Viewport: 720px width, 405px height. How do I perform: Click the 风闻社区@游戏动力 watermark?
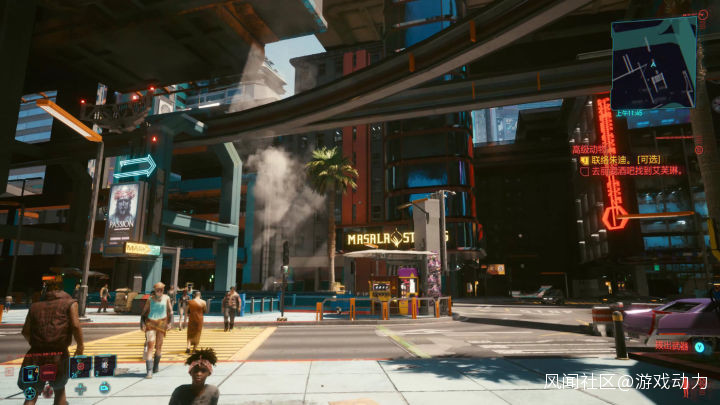click(x=626, y=382)
